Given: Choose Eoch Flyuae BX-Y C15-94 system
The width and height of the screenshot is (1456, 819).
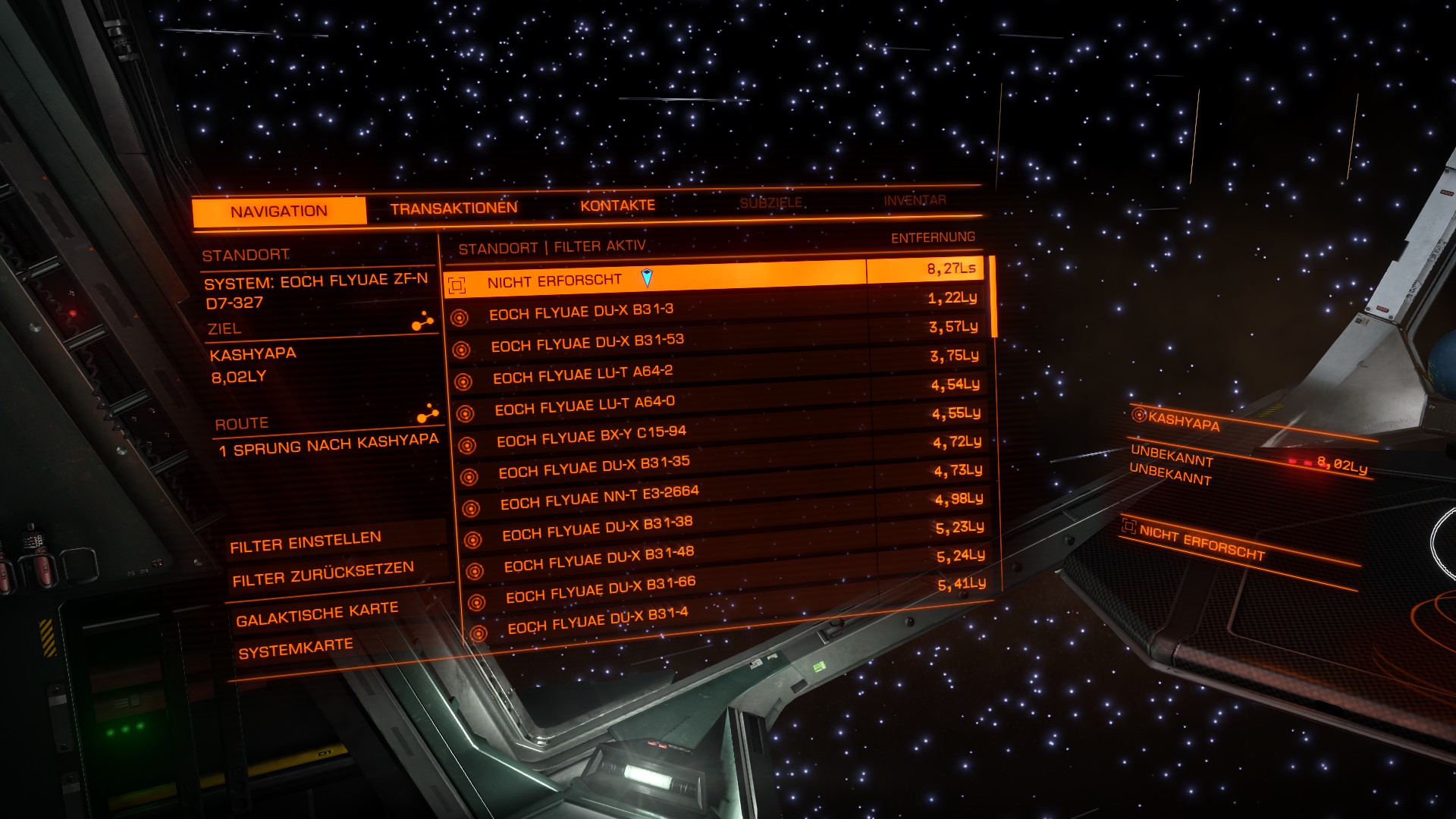Looking at the screenshot, I should click(591, 436).
